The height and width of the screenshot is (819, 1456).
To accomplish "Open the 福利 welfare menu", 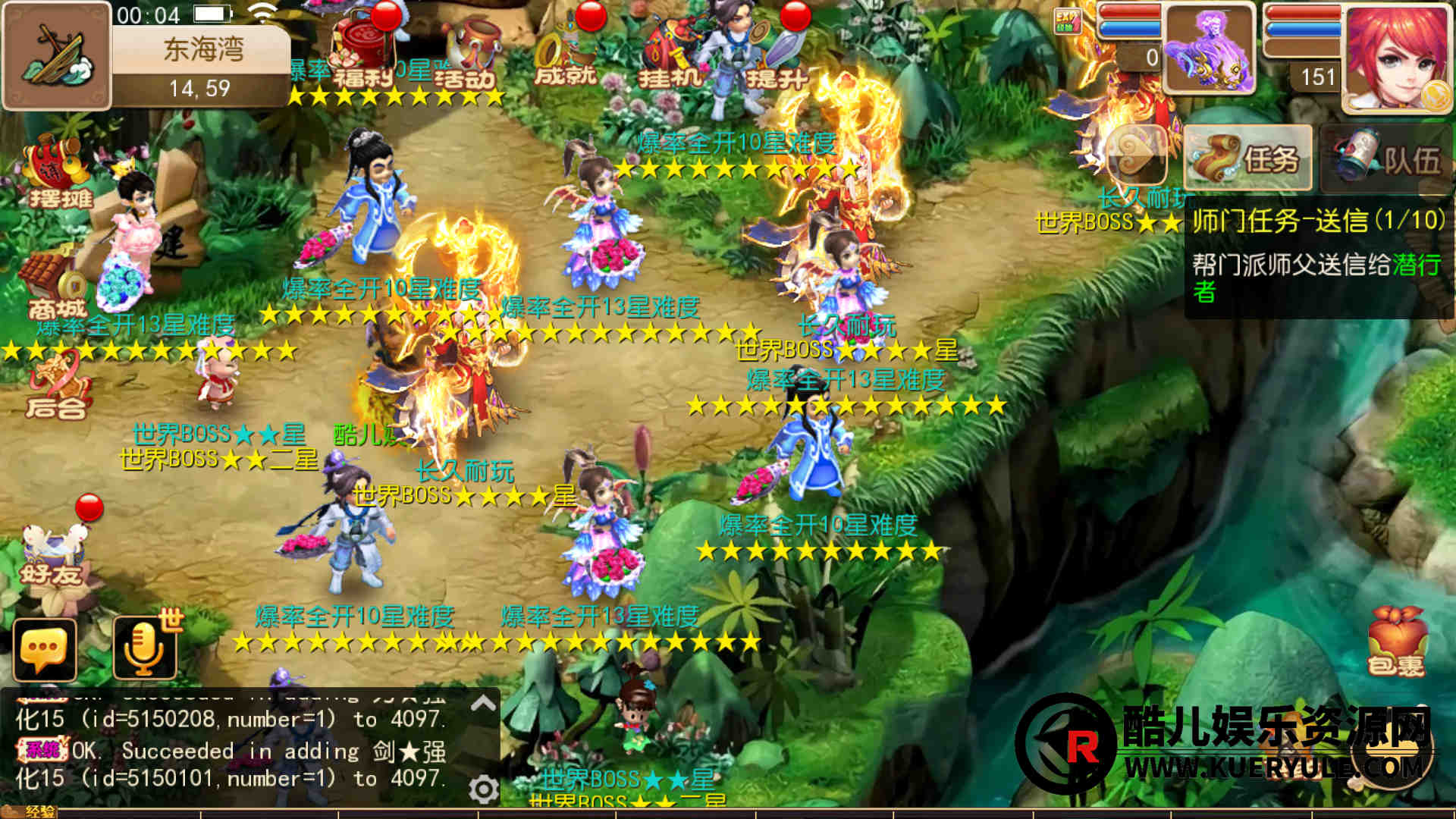I will pos(363,52).
